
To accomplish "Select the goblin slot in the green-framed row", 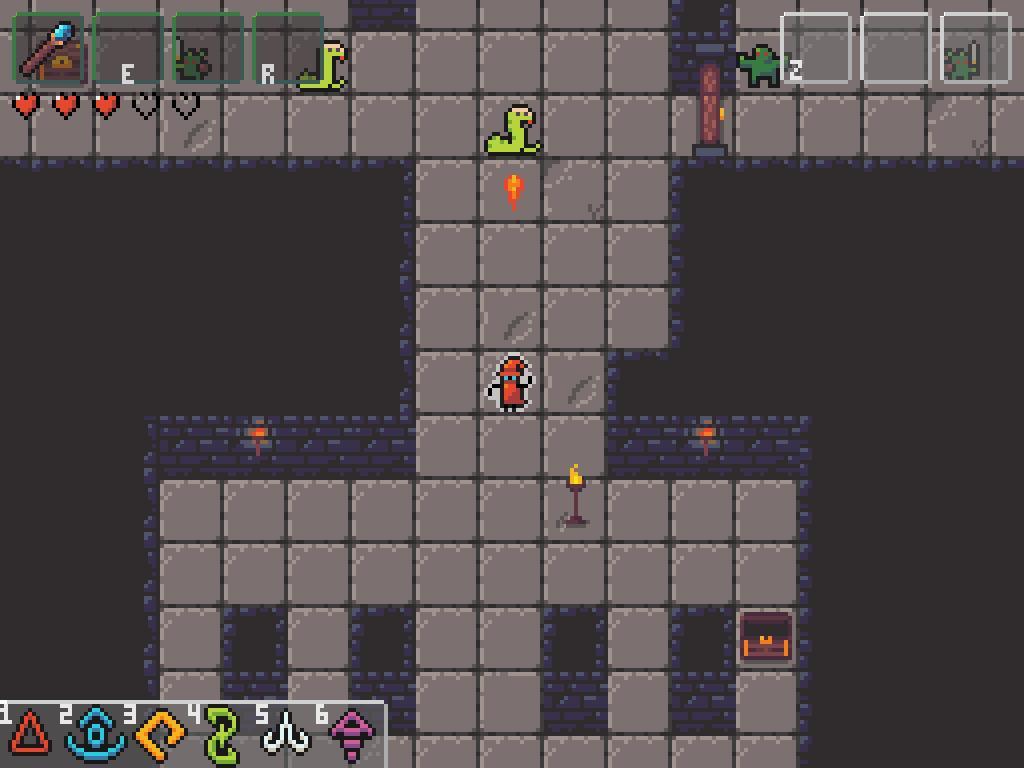I will point(208,48).
